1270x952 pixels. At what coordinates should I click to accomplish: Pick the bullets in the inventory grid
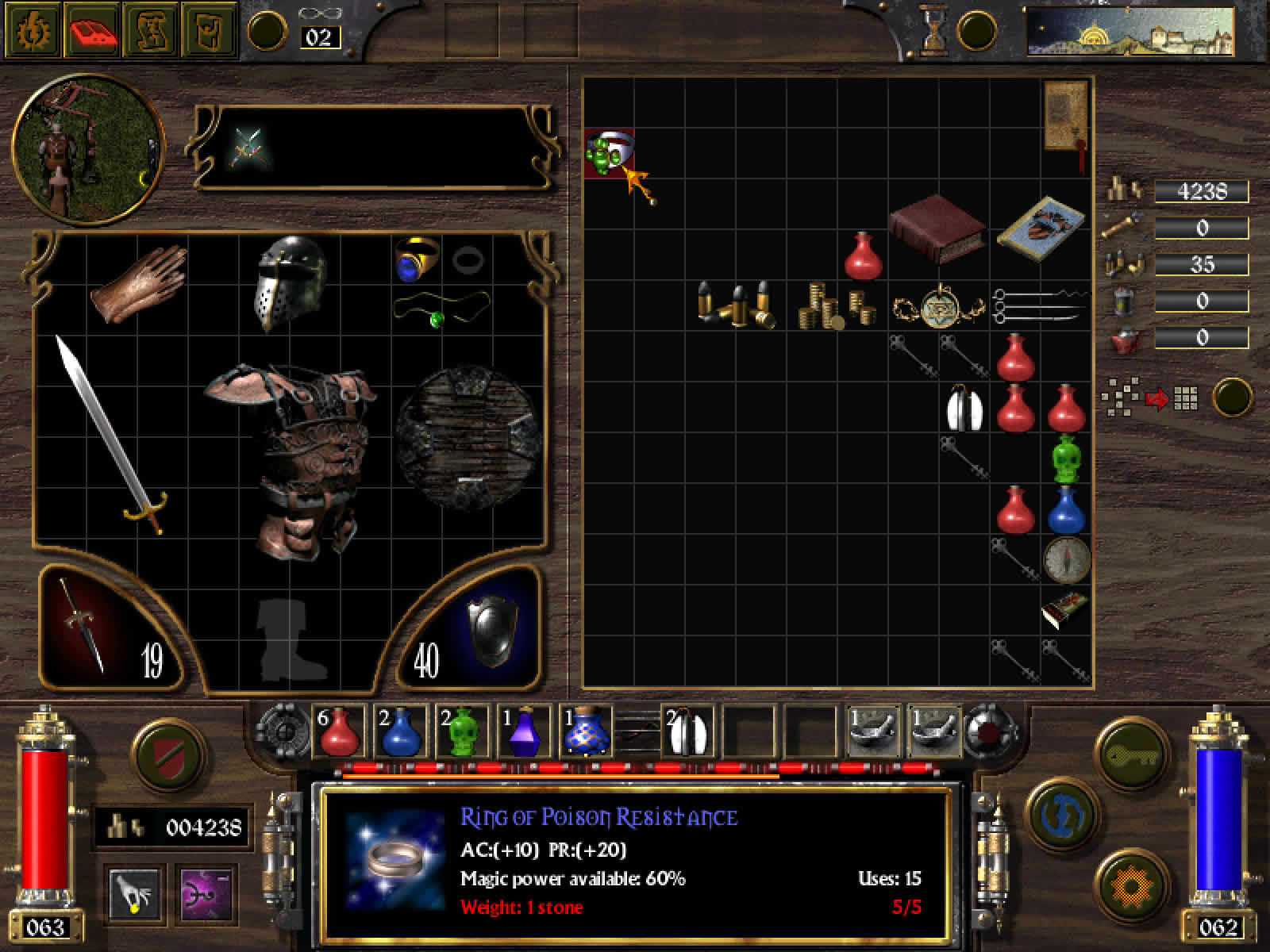[736, 305]
